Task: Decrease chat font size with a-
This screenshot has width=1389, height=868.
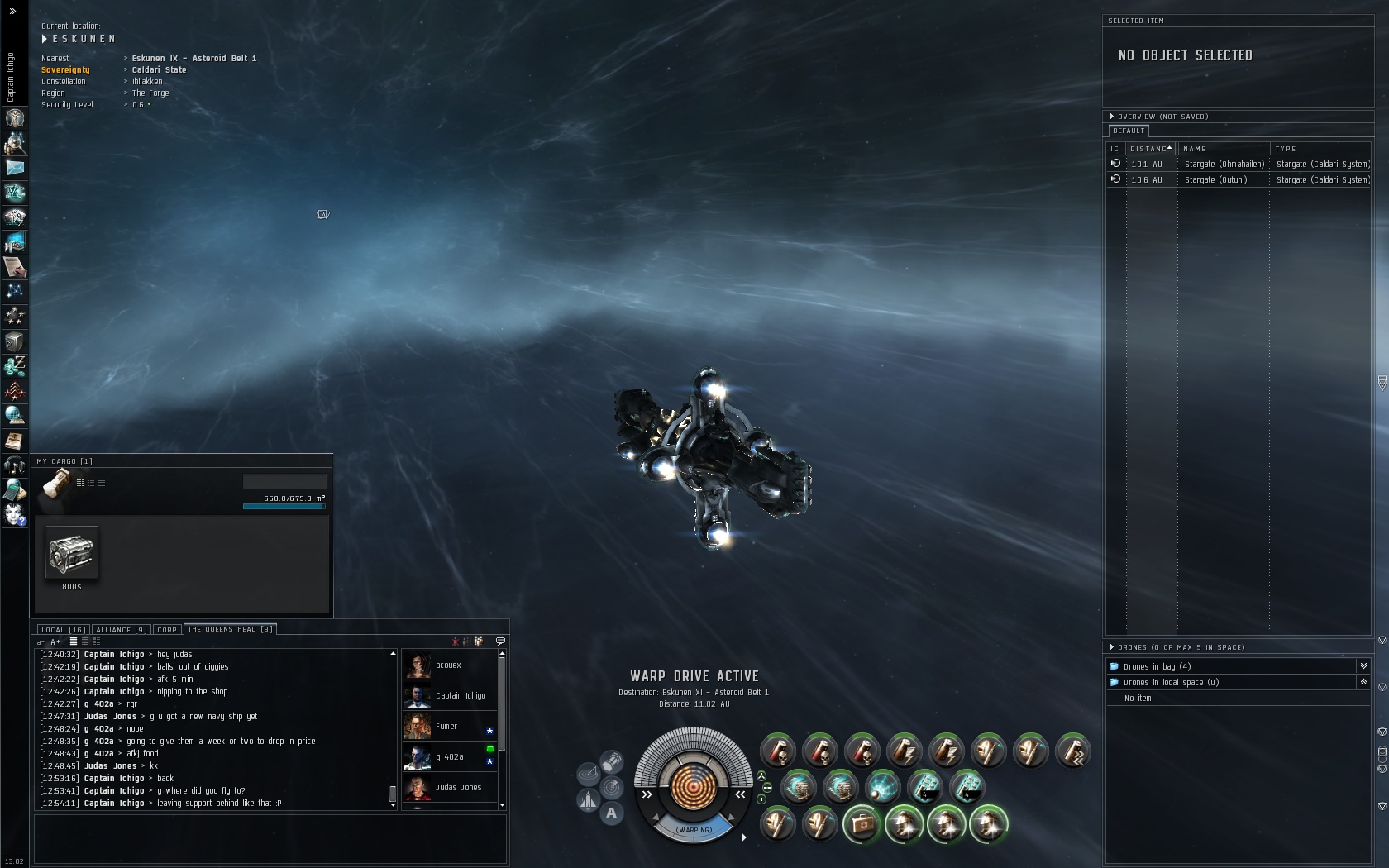Action: (41, 642)
